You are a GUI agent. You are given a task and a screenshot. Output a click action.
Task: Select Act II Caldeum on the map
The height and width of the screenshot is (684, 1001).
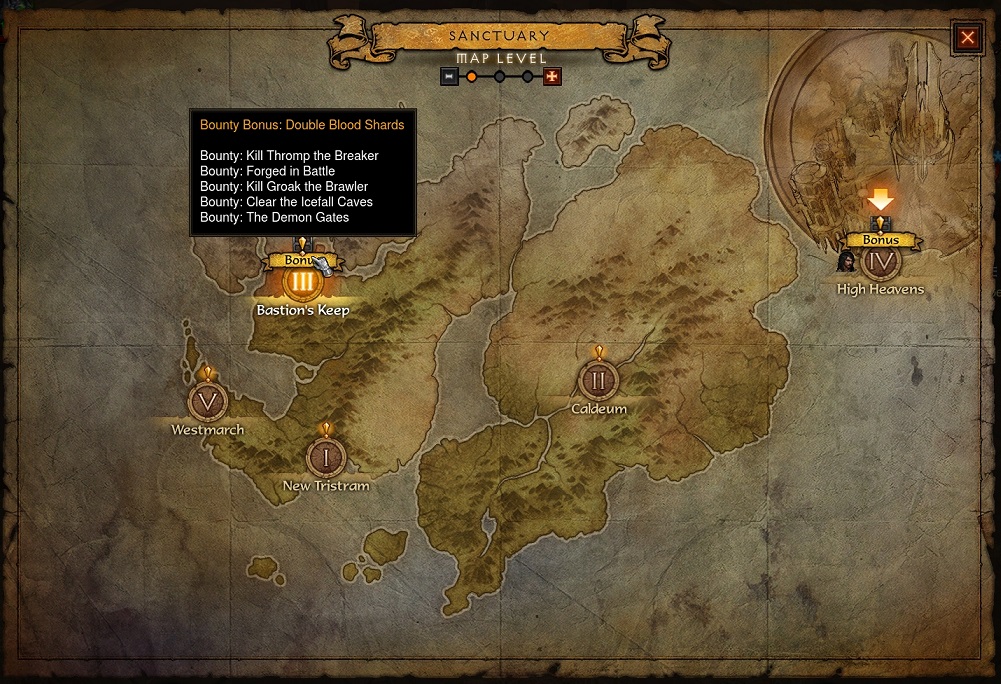point(598,380)
